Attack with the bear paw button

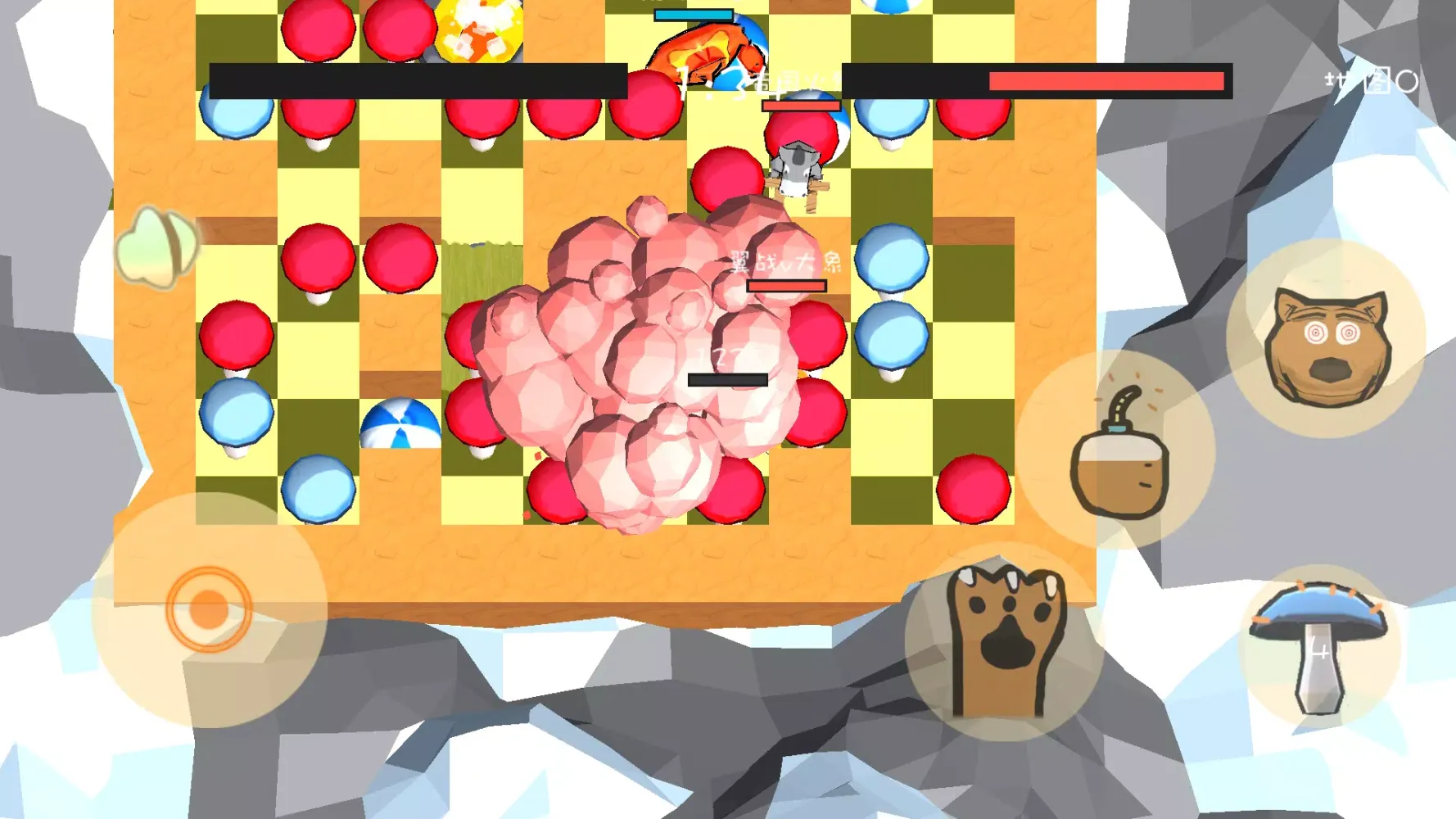[x=1006, y=642]
